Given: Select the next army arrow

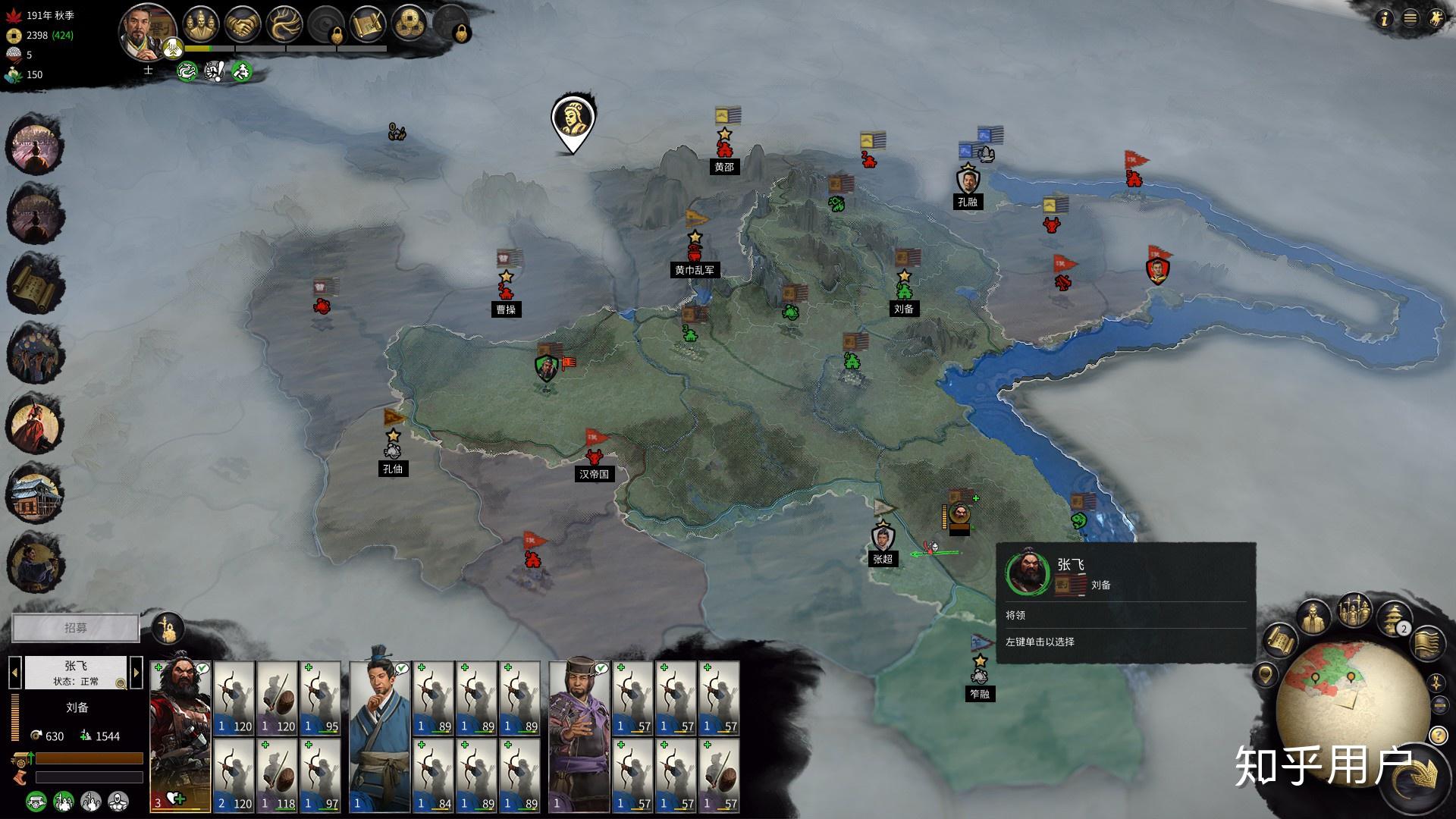Looking at the screenshot, I should coord(136,672).
